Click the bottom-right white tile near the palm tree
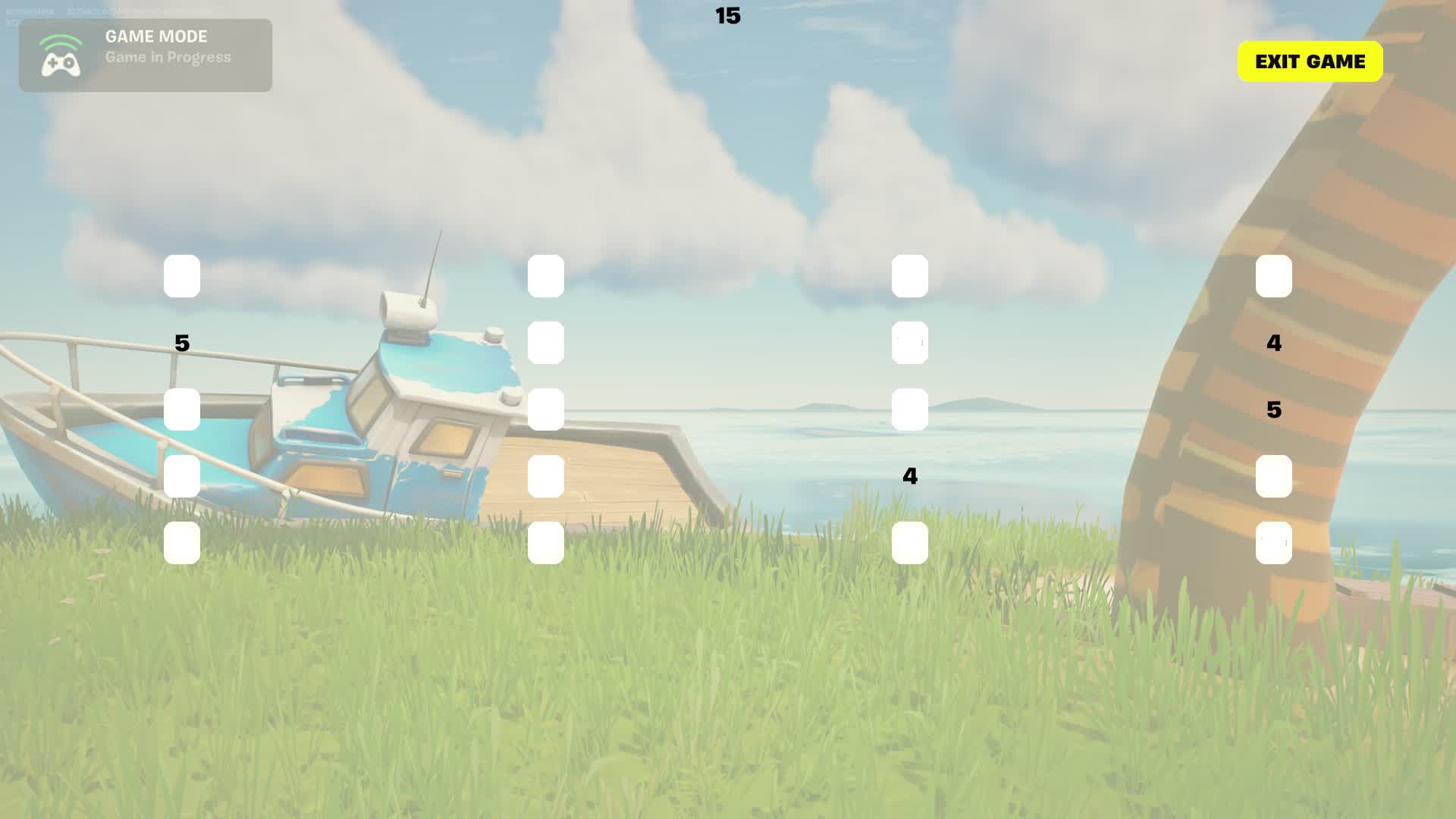 pos(1274,542)
